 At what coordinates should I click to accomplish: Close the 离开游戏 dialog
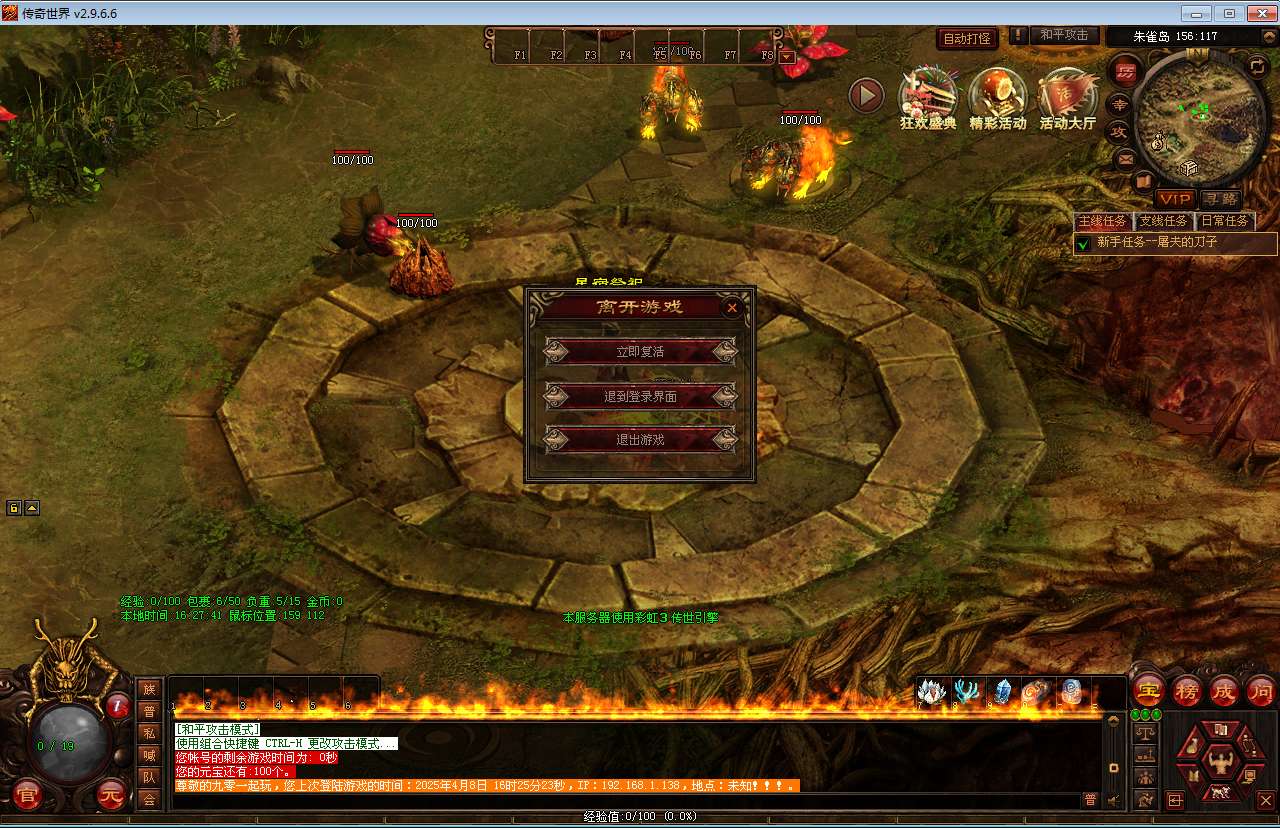(732, 308)
